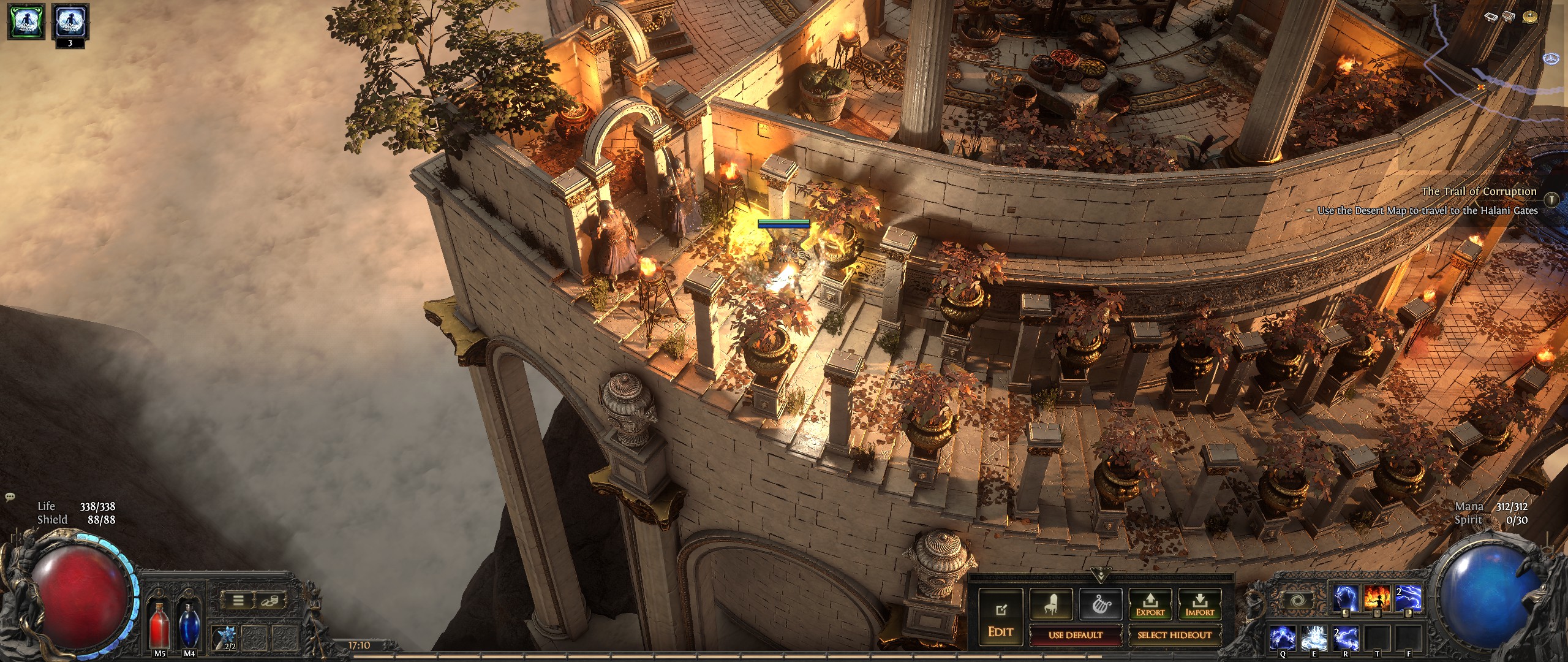Open the main menu with the three-lines button

click(x=238, y=601)
